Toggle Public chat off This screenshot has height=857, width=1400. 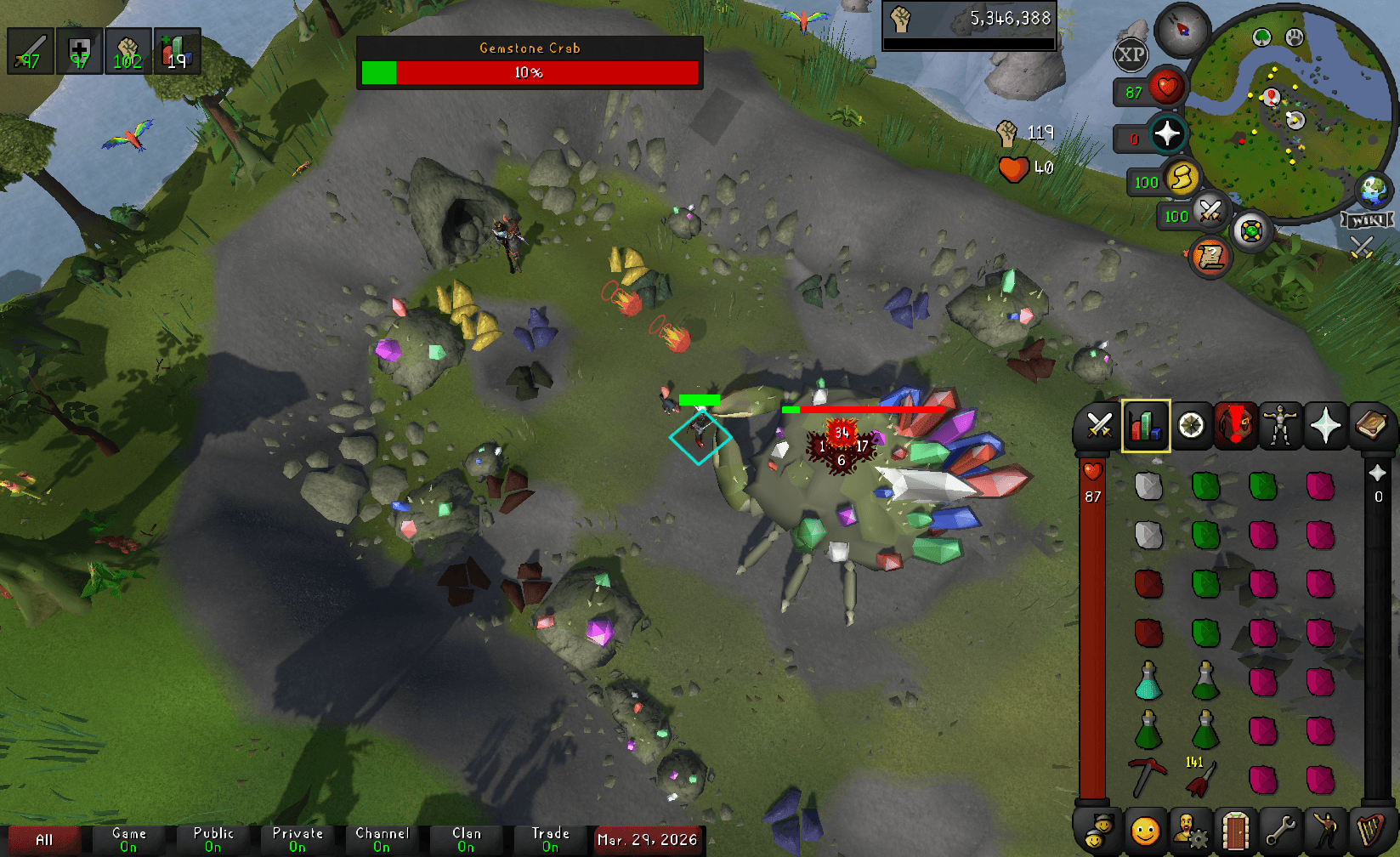tap(214, 837)
